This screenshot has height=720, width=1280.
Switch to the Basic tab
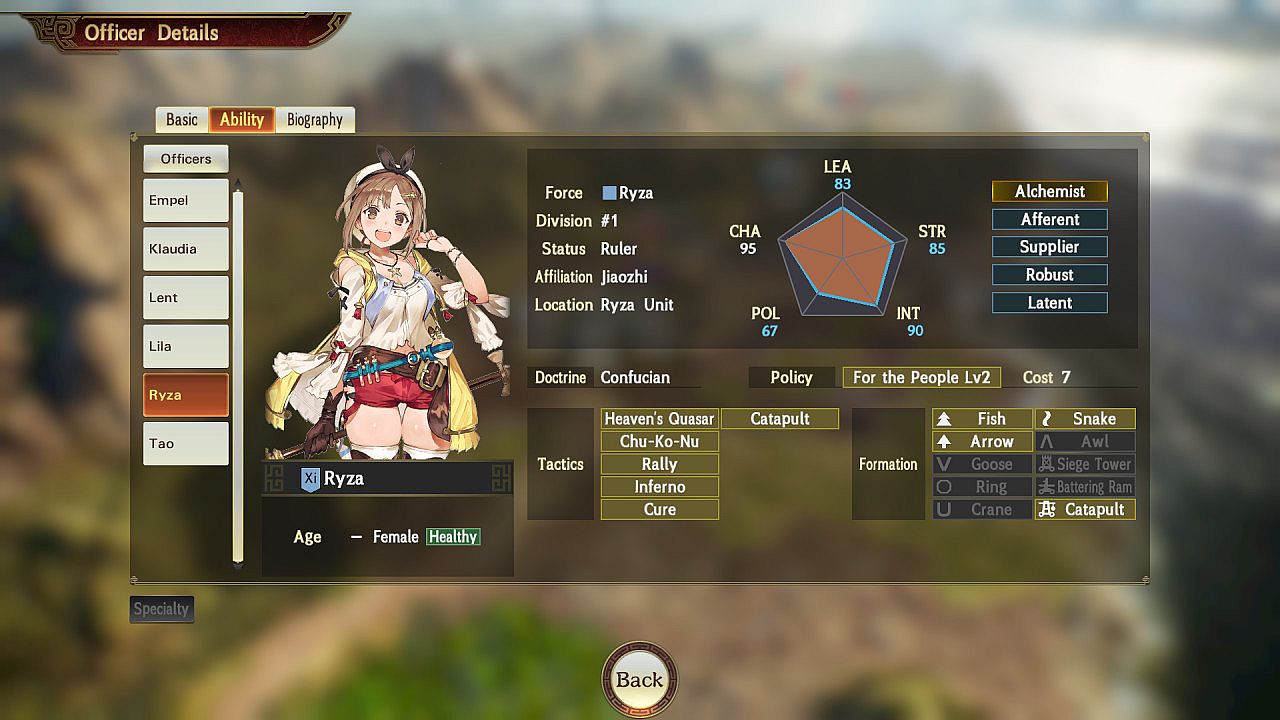click(182, 120)
